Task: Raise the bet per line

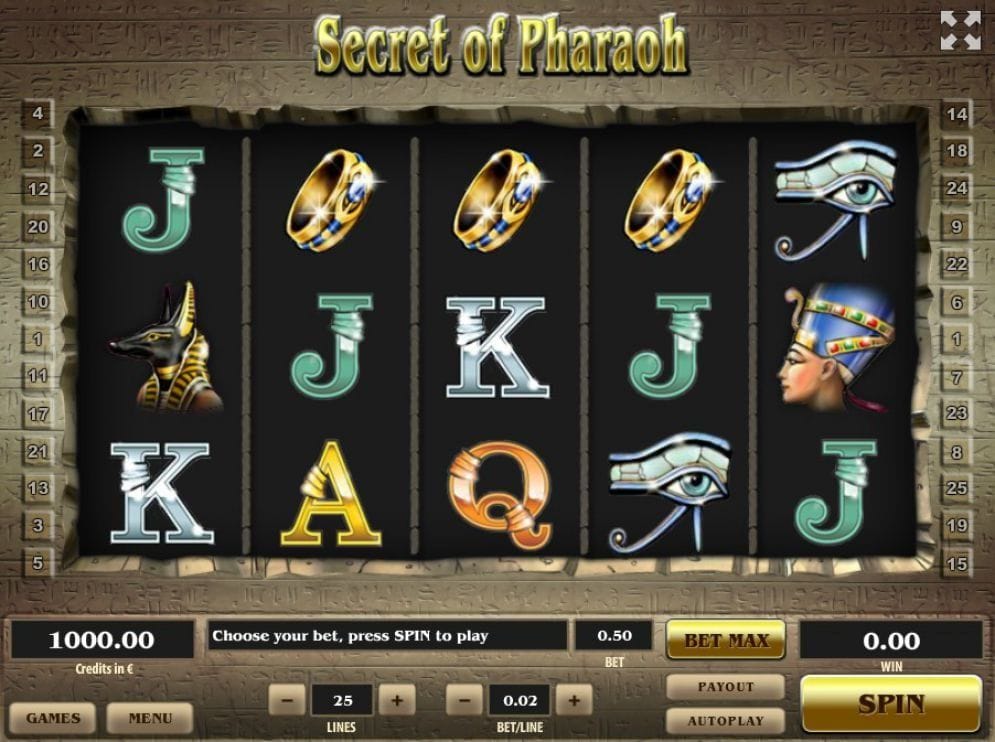Action: point(574,700)
